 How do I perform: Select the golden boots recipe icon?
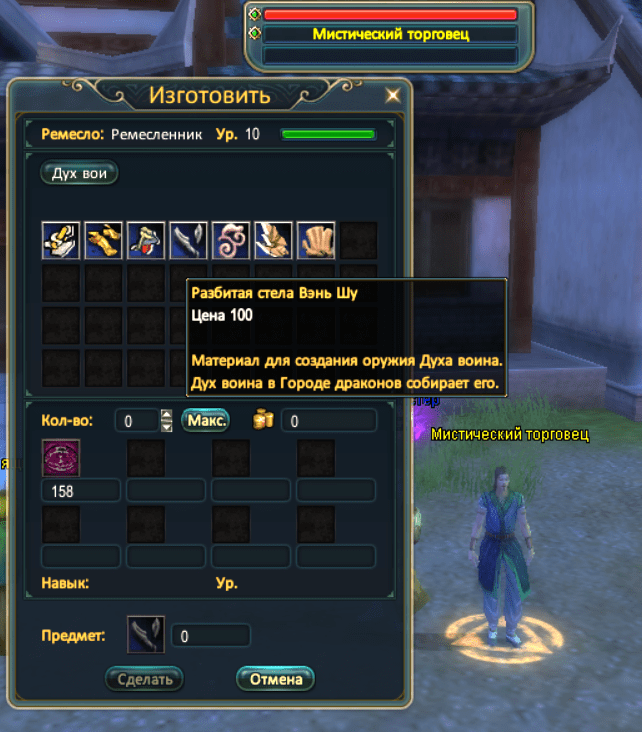(103, 241)
